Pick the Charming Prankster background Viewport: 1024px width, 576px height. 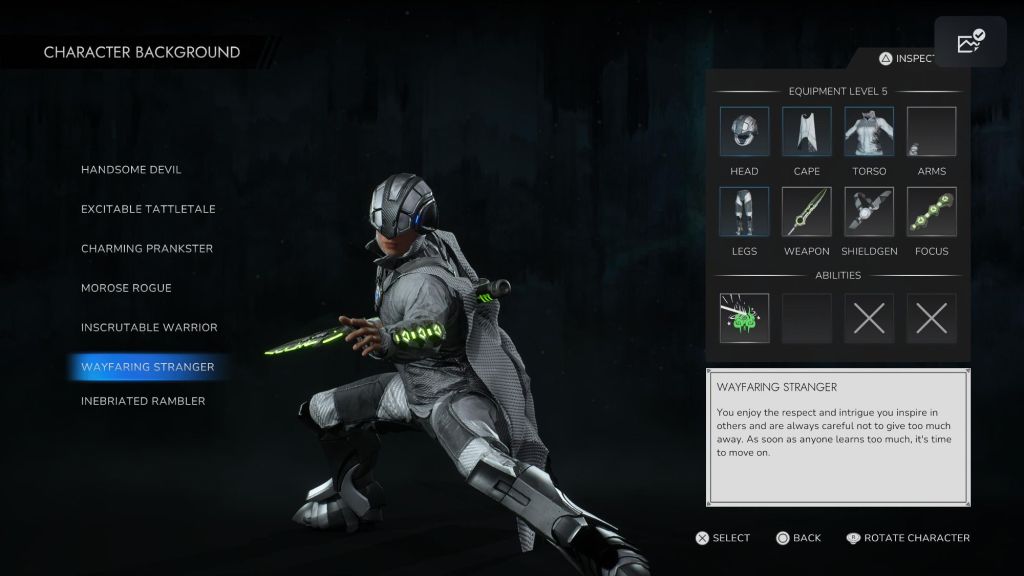pyautogui.click(x=147, y=248)
